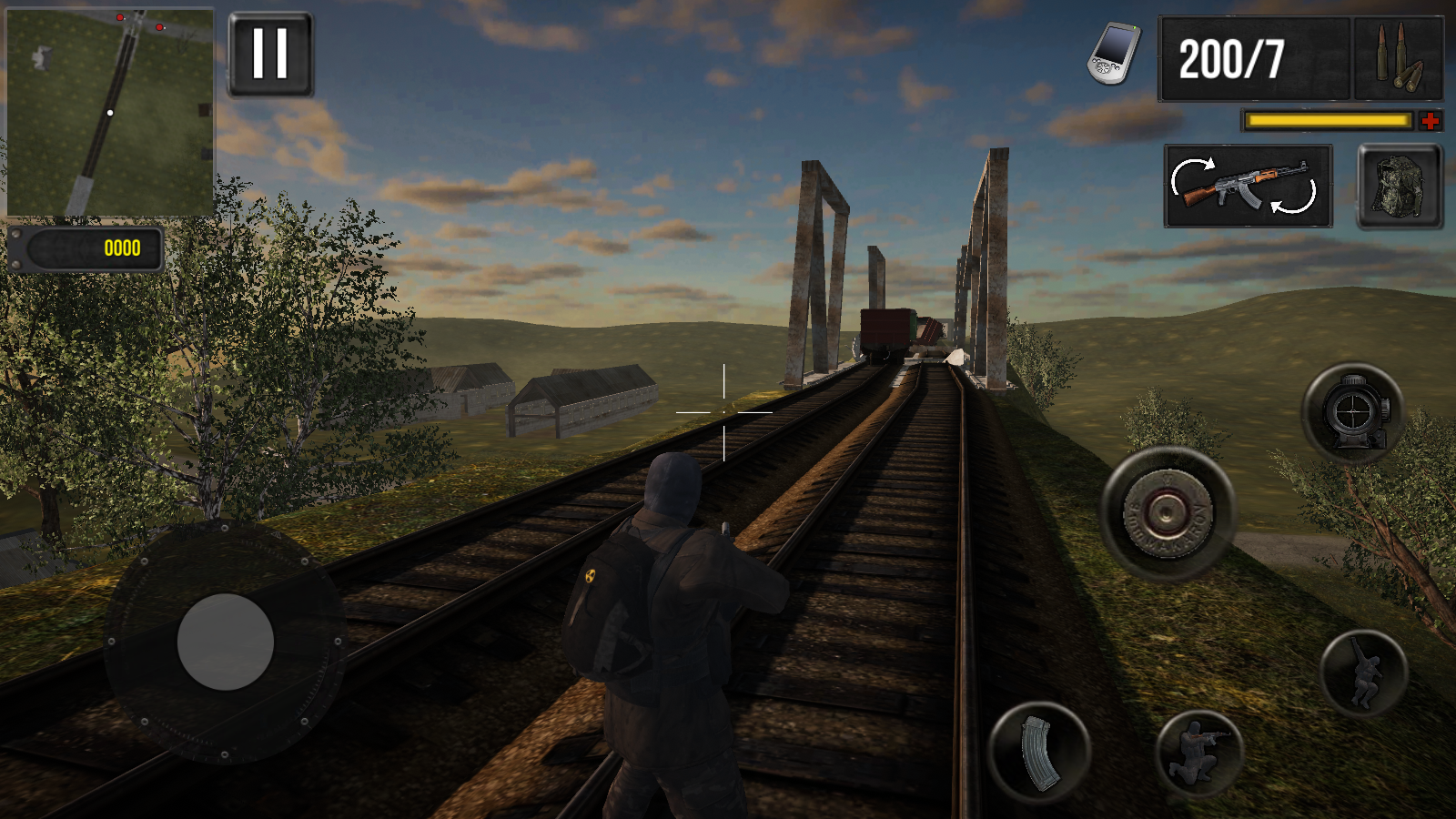Switch weapons using the AK-47 icon
1456x819 pixels.
(1242, 187)
